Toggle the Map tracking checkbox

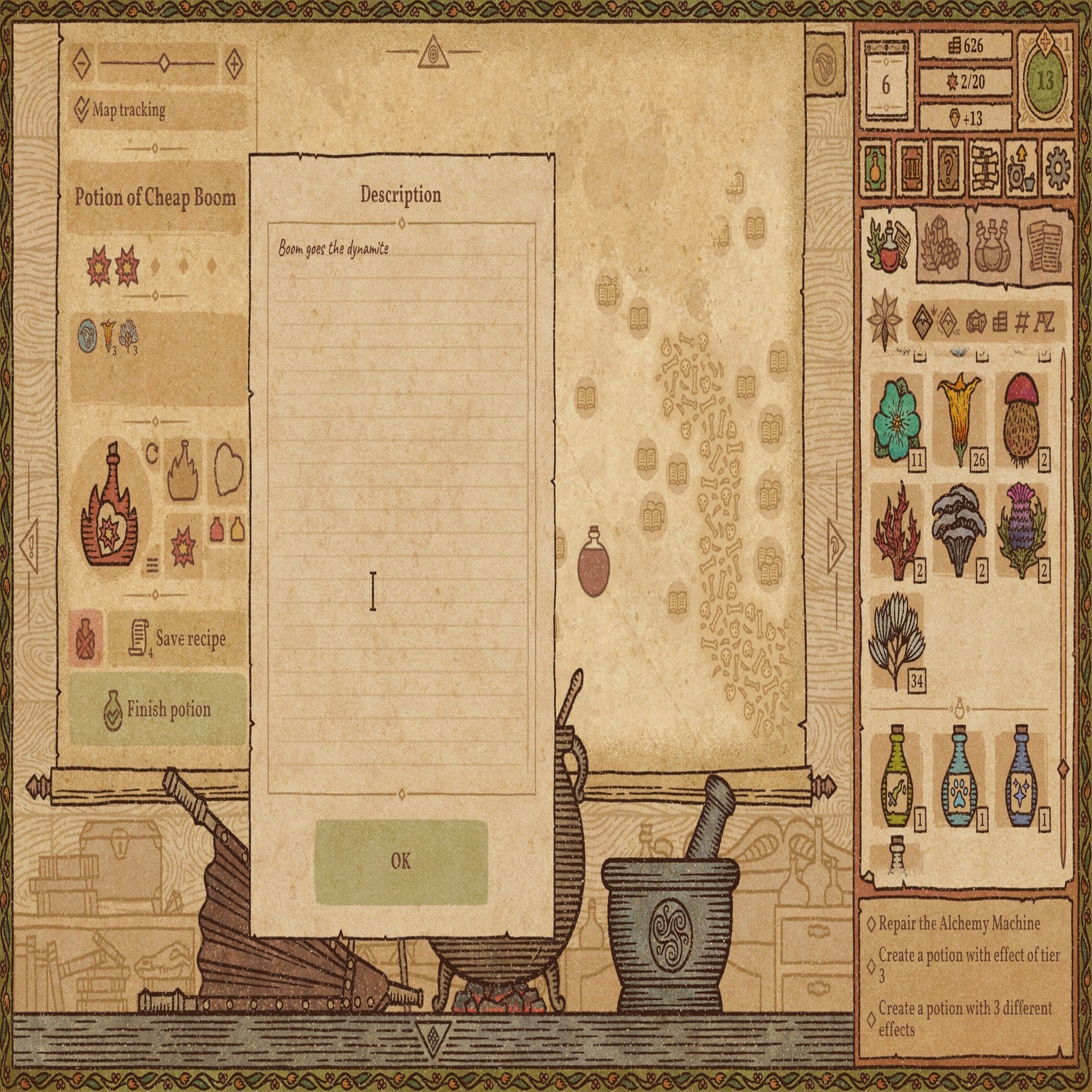click(x=84, y=111)
